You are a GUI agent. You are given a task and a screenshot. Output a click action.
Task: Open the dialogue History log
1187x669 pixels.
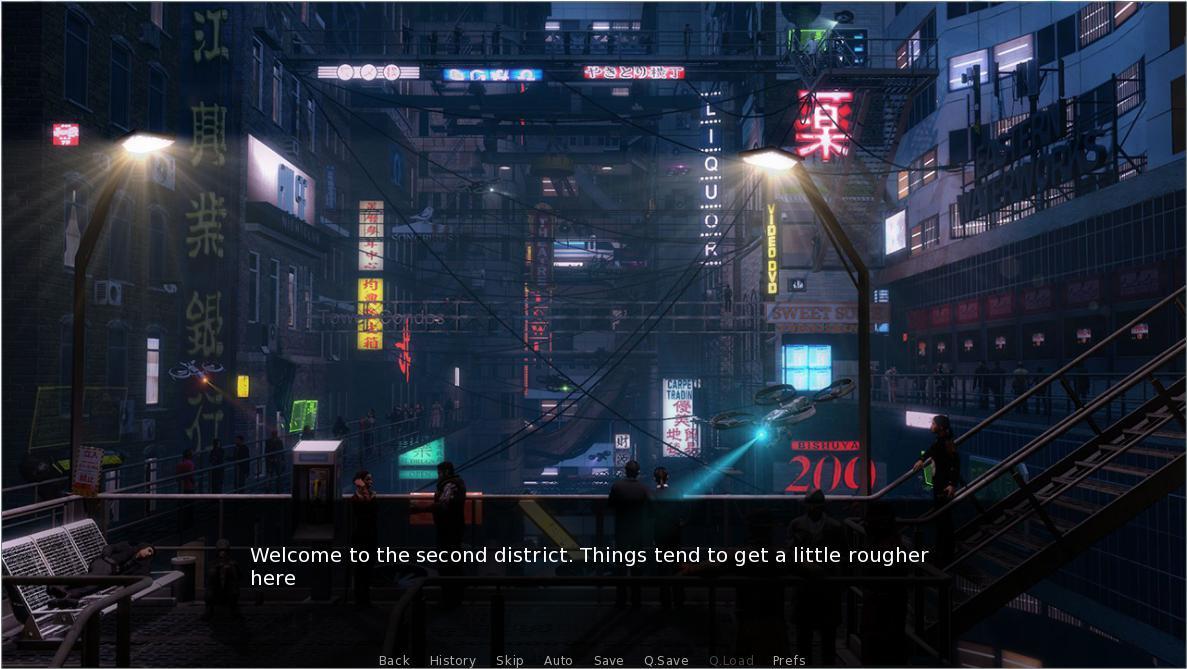click(x=452, y=660)
